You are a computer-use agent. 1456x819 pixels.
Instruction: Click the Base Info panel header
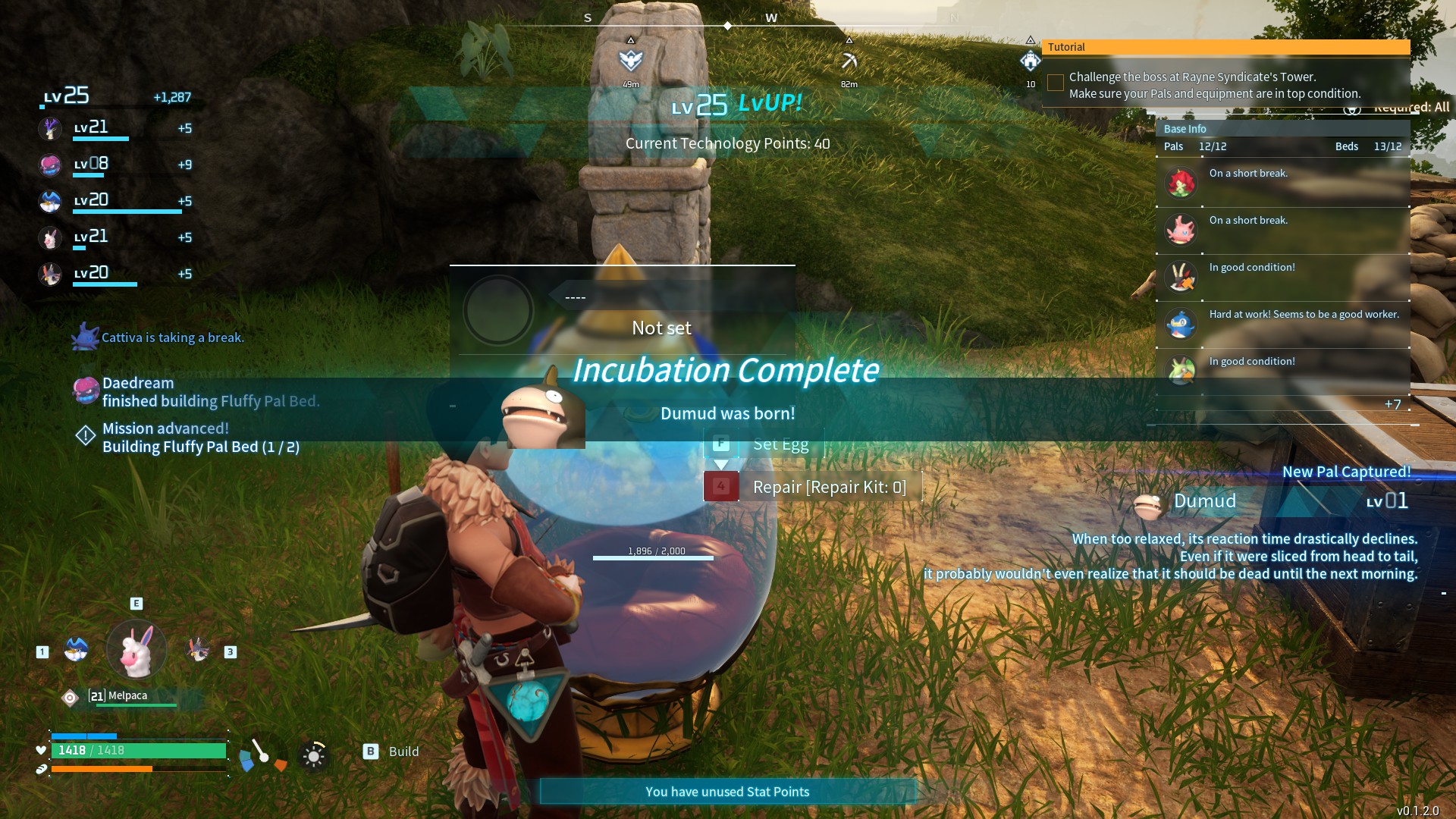tap(1185, 128)
